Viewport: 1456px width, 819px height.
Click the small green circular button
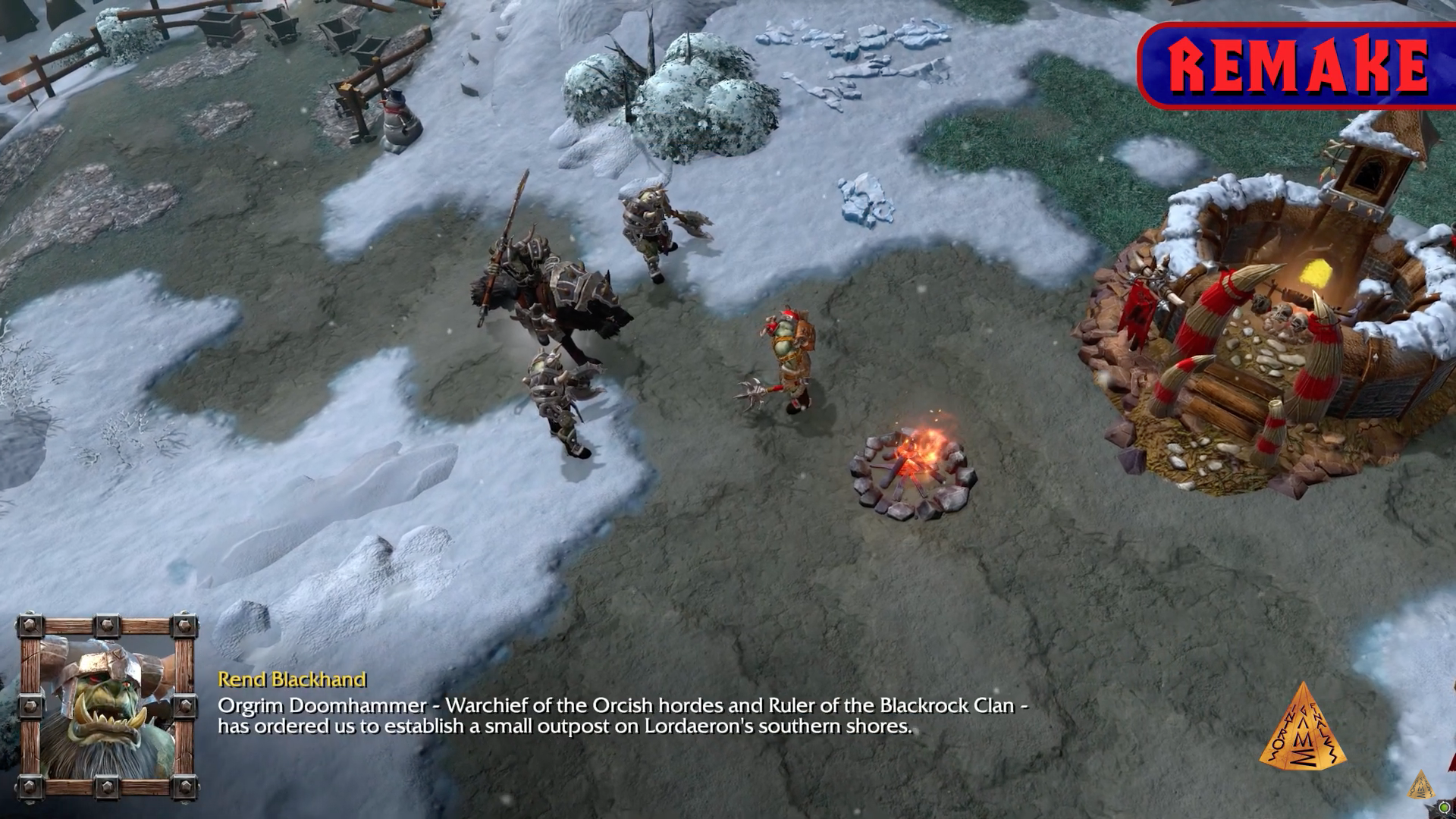1446,807
